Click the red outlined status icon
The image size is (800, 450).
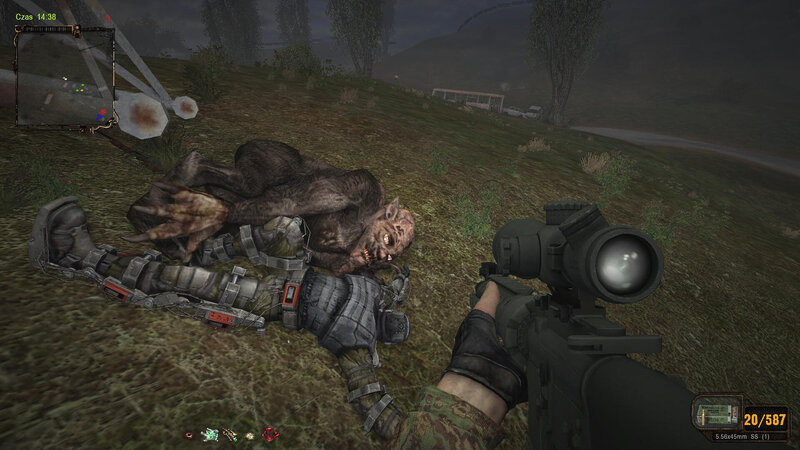269,434
